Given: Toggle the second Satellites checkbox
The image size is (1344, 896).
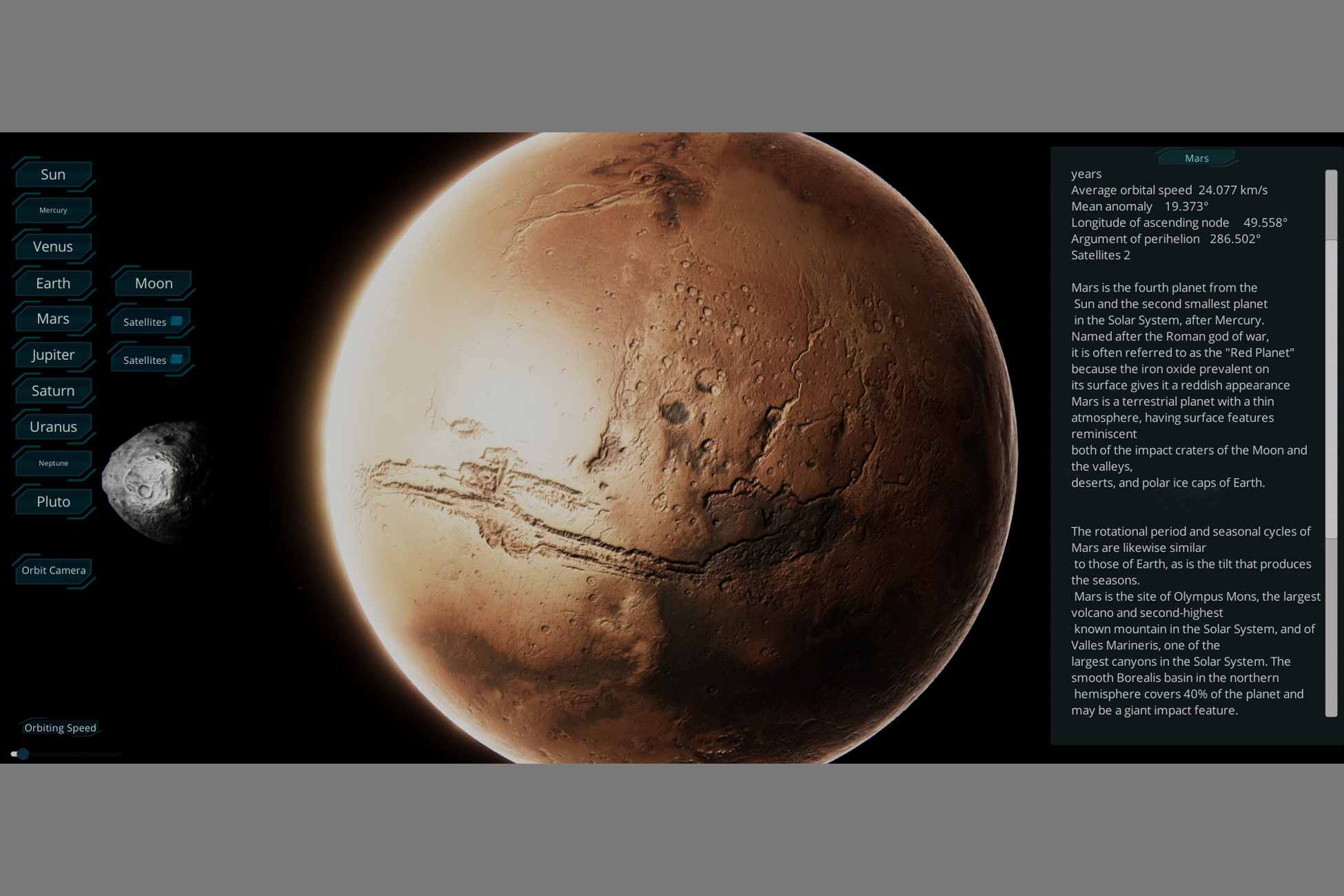Looking at the screenshot, I should point(177,358).
